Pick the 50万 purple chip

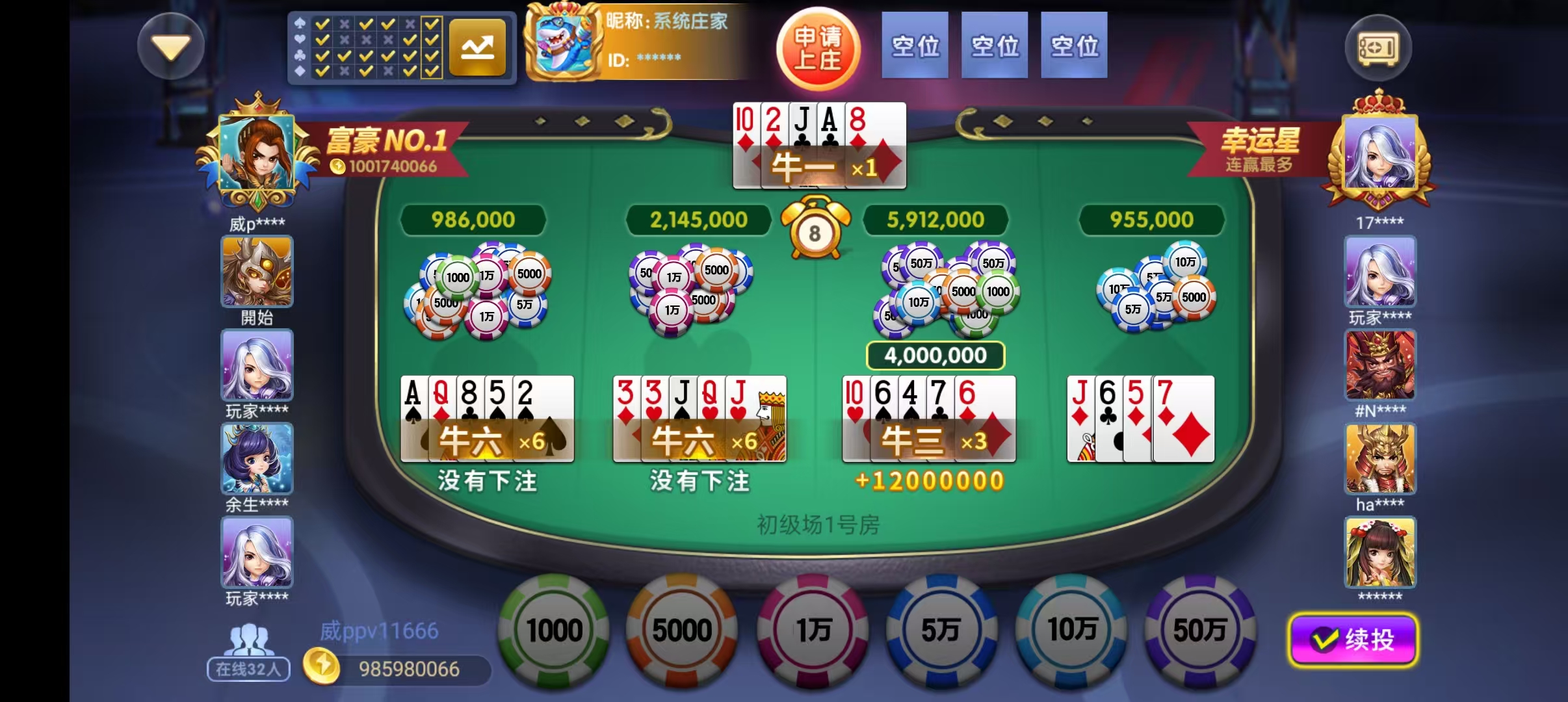(x=1199, y=630)
